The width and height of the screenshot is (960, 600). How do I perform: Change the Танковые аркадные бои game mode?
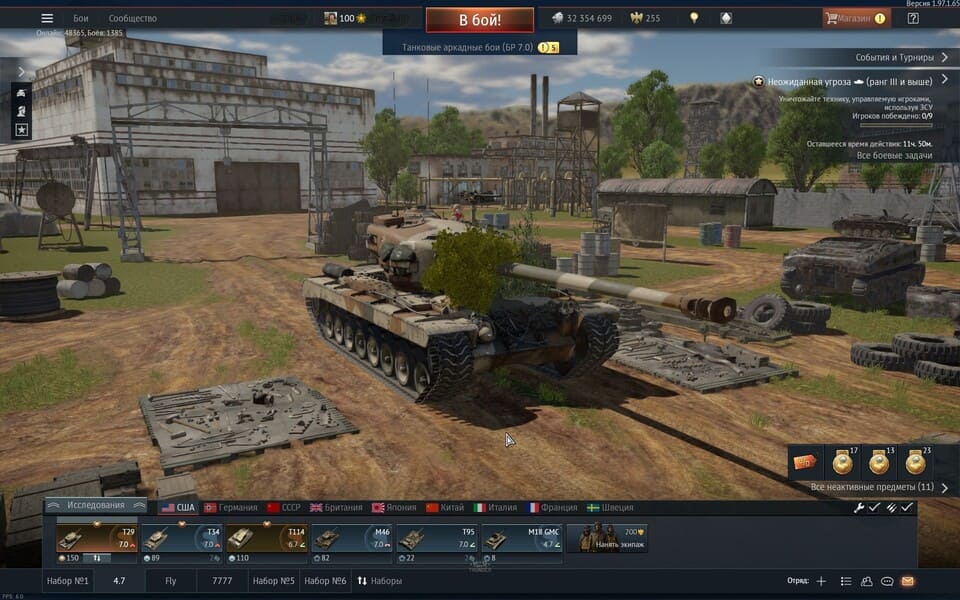click(471, 47)
